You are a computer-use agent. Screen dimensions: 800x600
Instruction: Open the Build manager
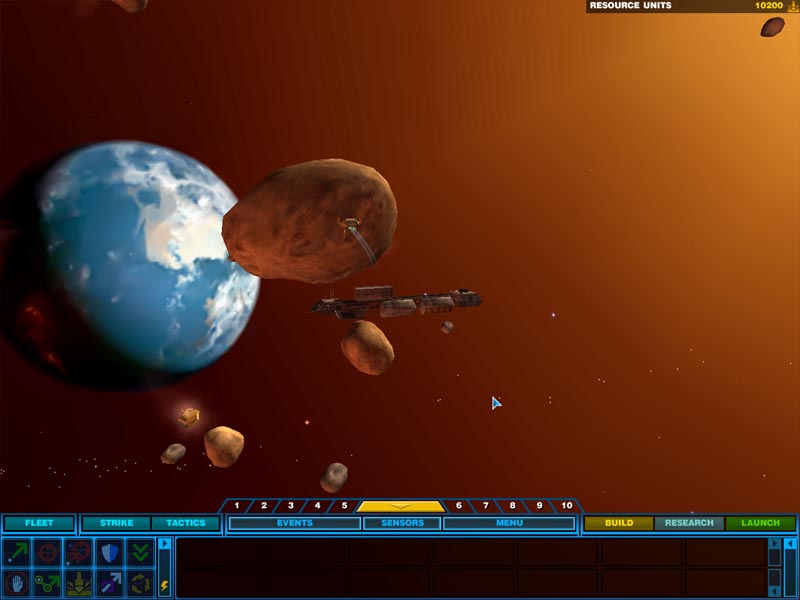pos(619,523)
